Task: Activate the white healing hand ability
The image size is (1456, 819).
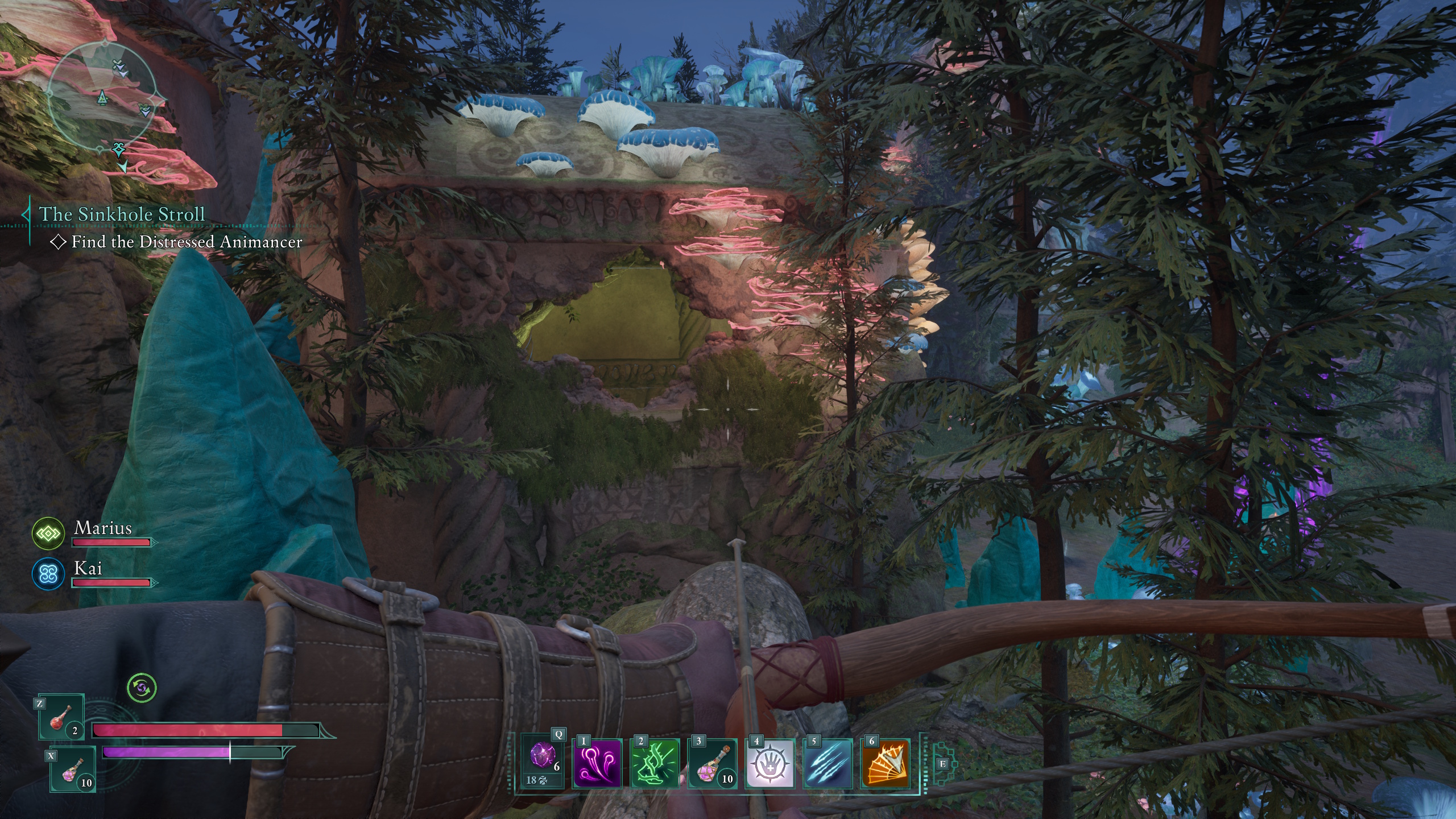Action: coord(770,763)
